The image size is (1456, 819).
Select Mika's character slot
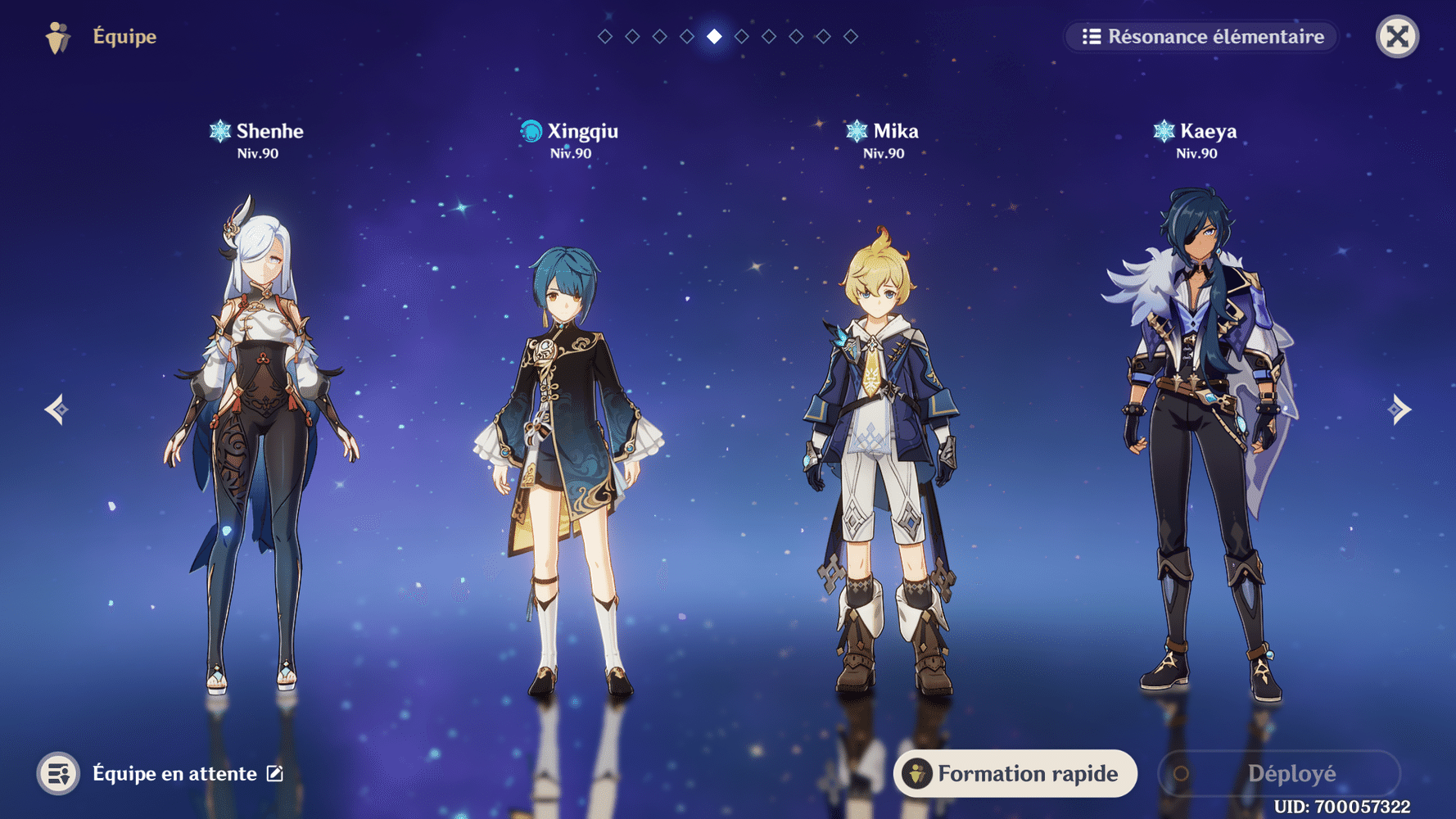tap(883, 459)
